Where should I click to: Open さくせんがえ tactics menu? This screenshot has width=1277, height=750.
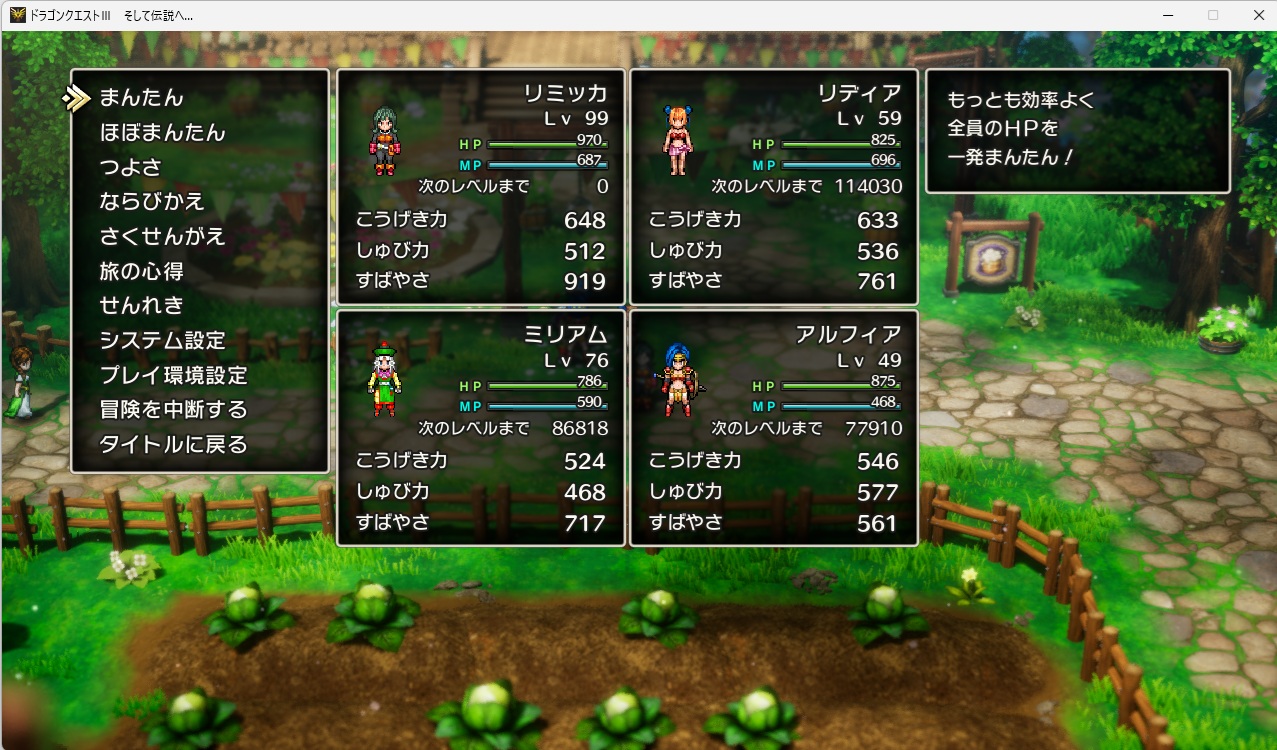(x=163, y=237)
